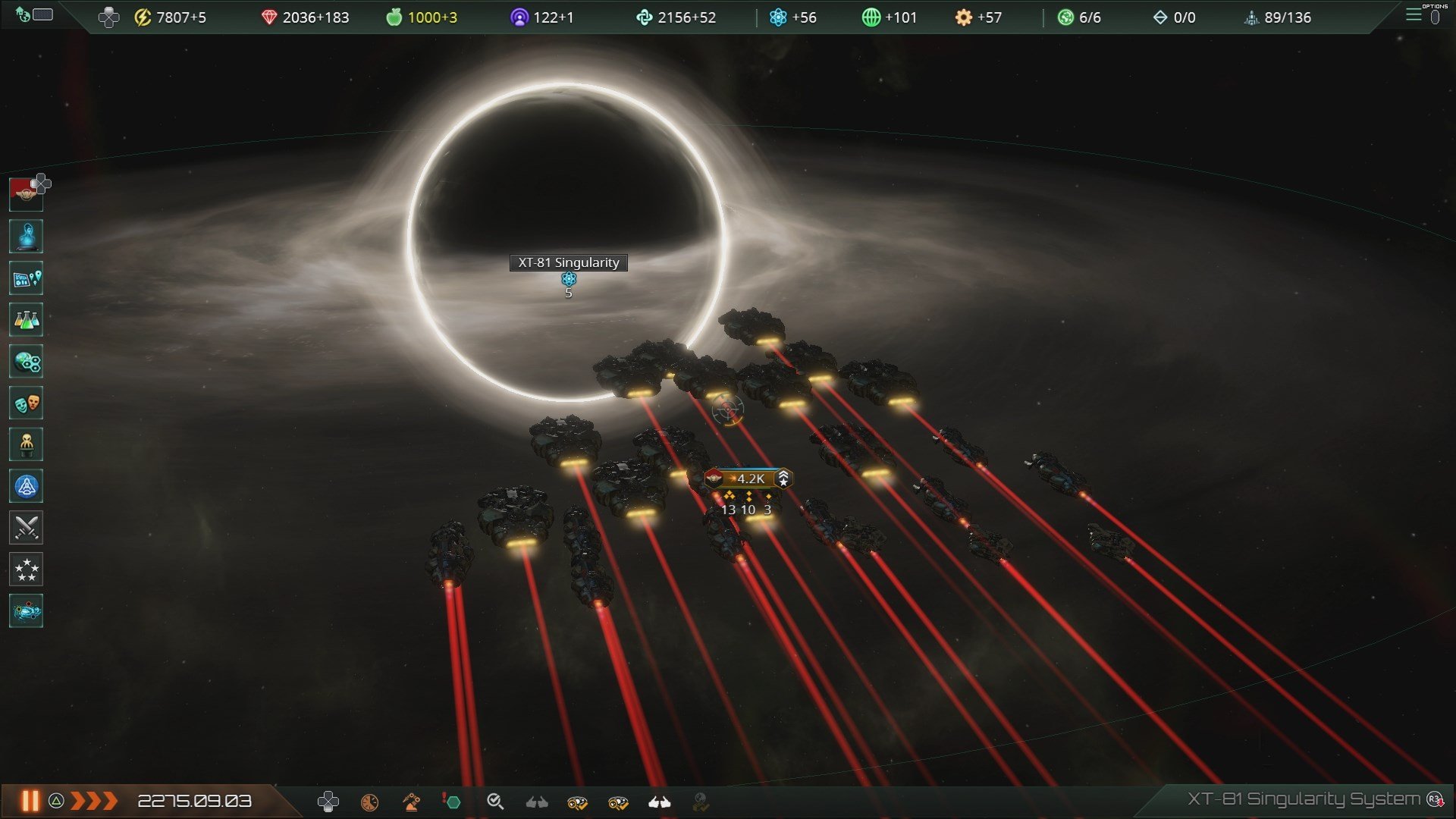Open the Contacts panel from the sidebar
The width and height of the screenshot is (1456, 819).
[26, 237]
